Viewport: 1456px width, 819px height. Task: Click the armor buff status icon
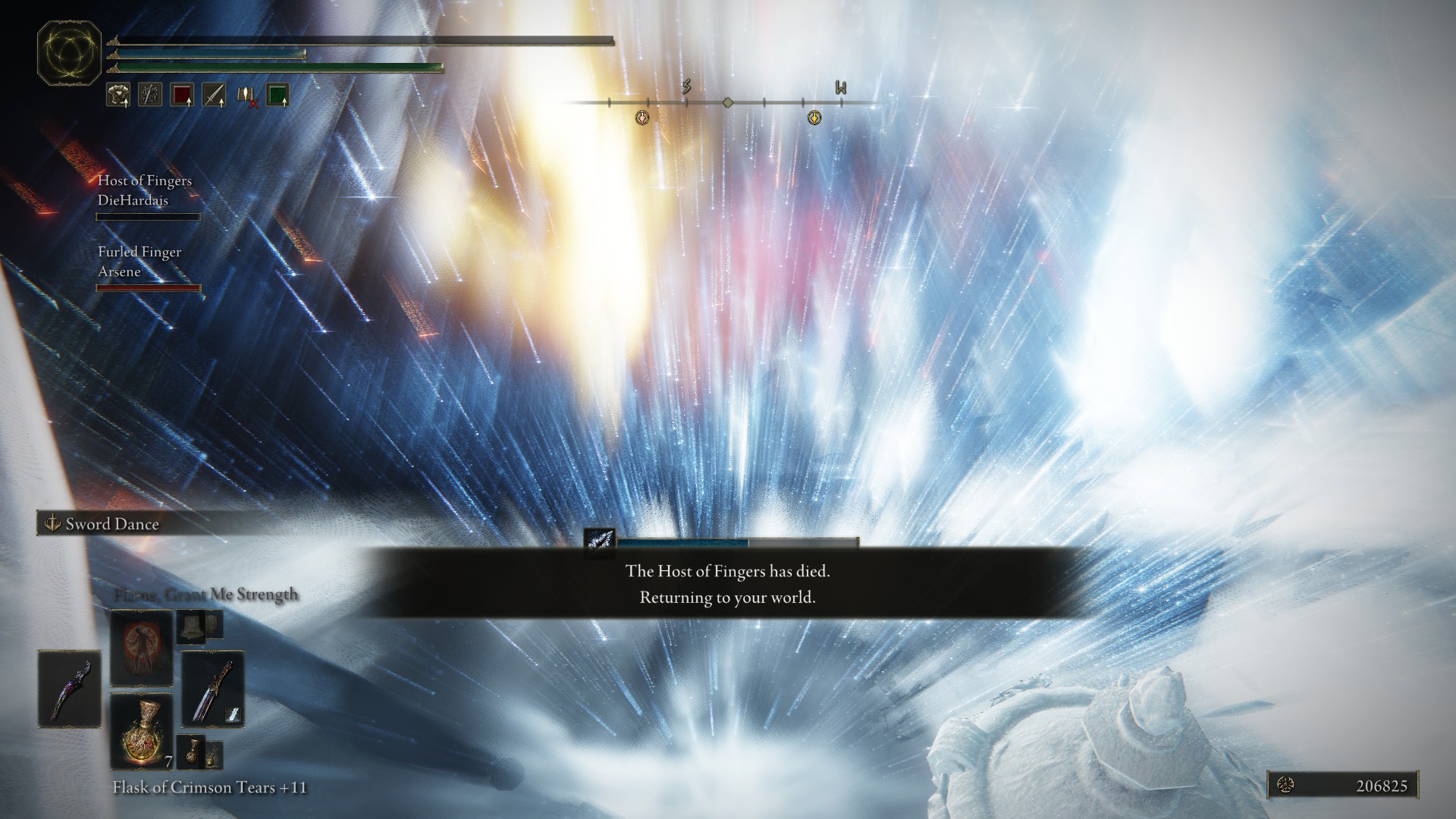[x=118, y=95]
